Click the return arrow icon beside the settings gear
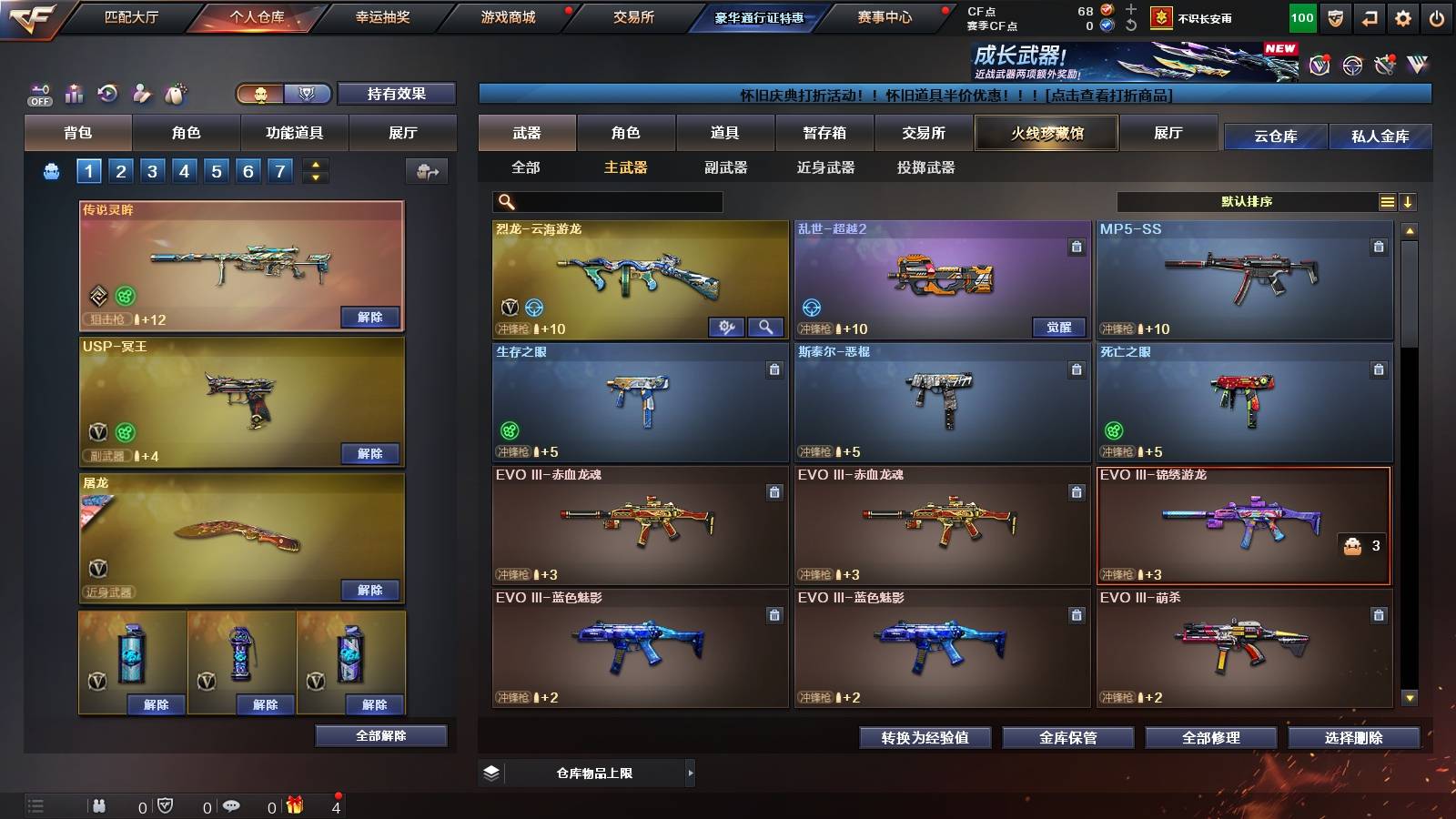The height and width of the screenshot is (819, 1456). tap(1370, 16)
